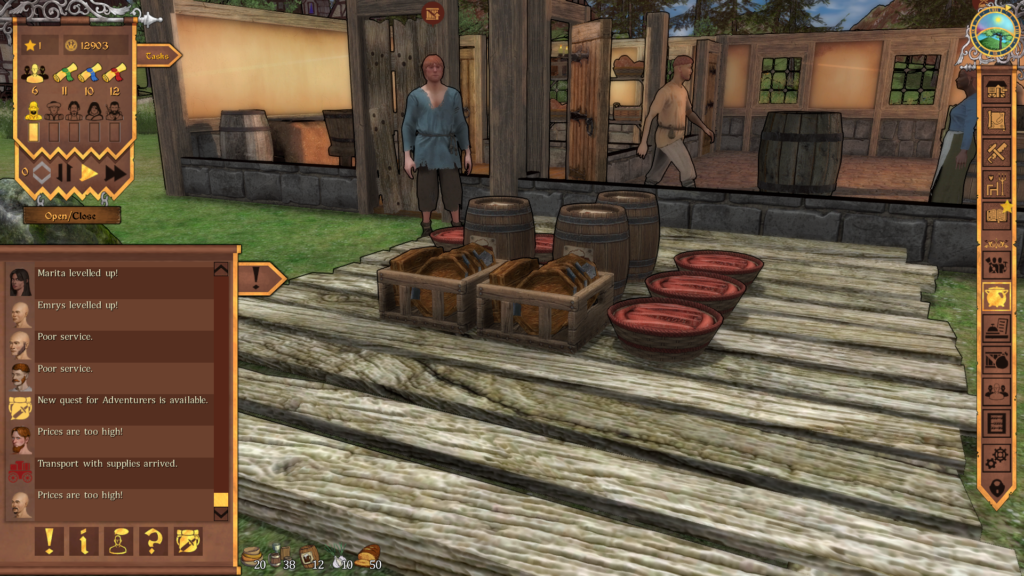Open the crossed tools build menu
Image resolution: width=1024 pixels, height=576 pixels.
coord(996,152)
